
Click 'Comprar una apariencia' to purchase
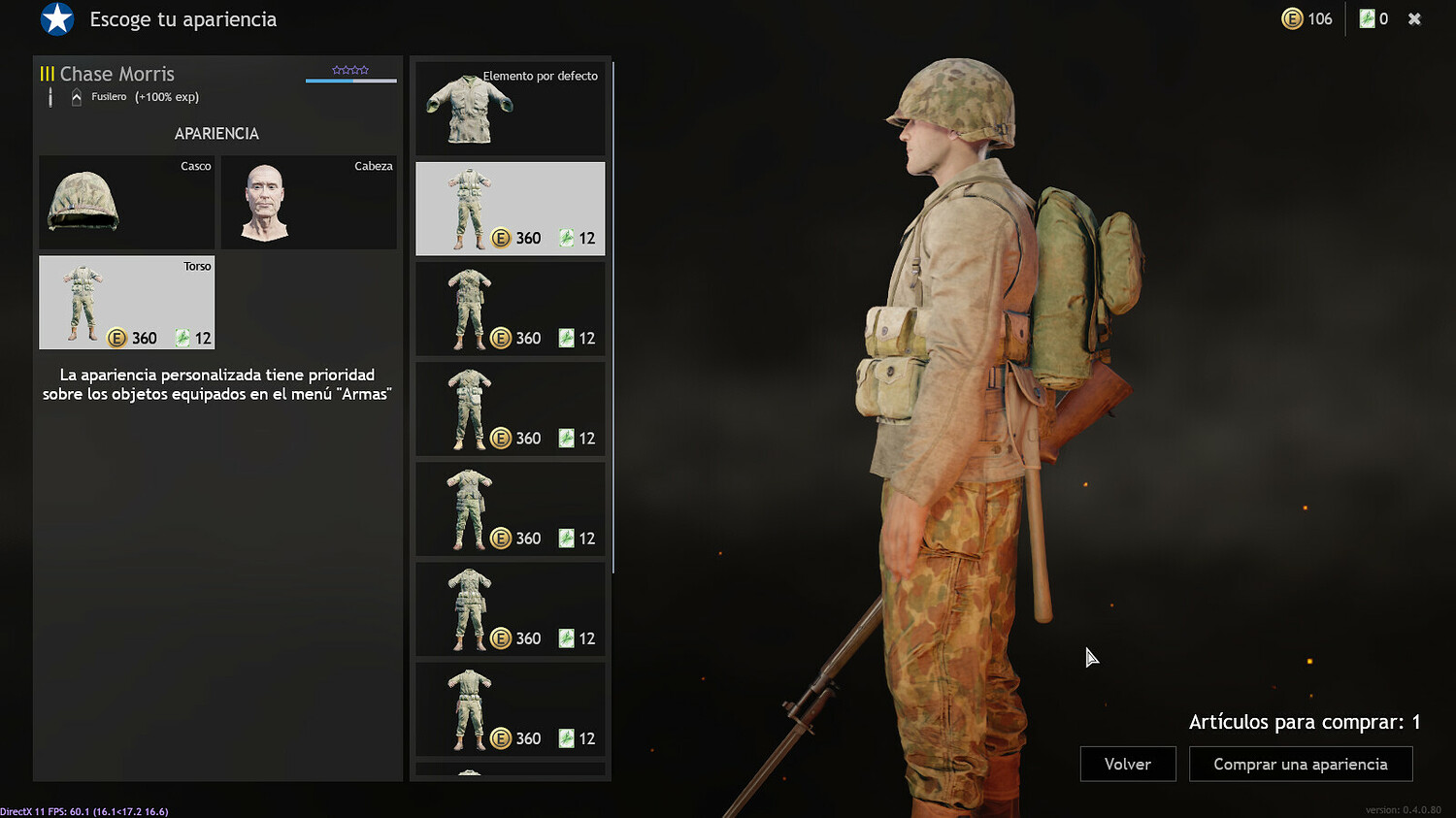point(1301,764)
